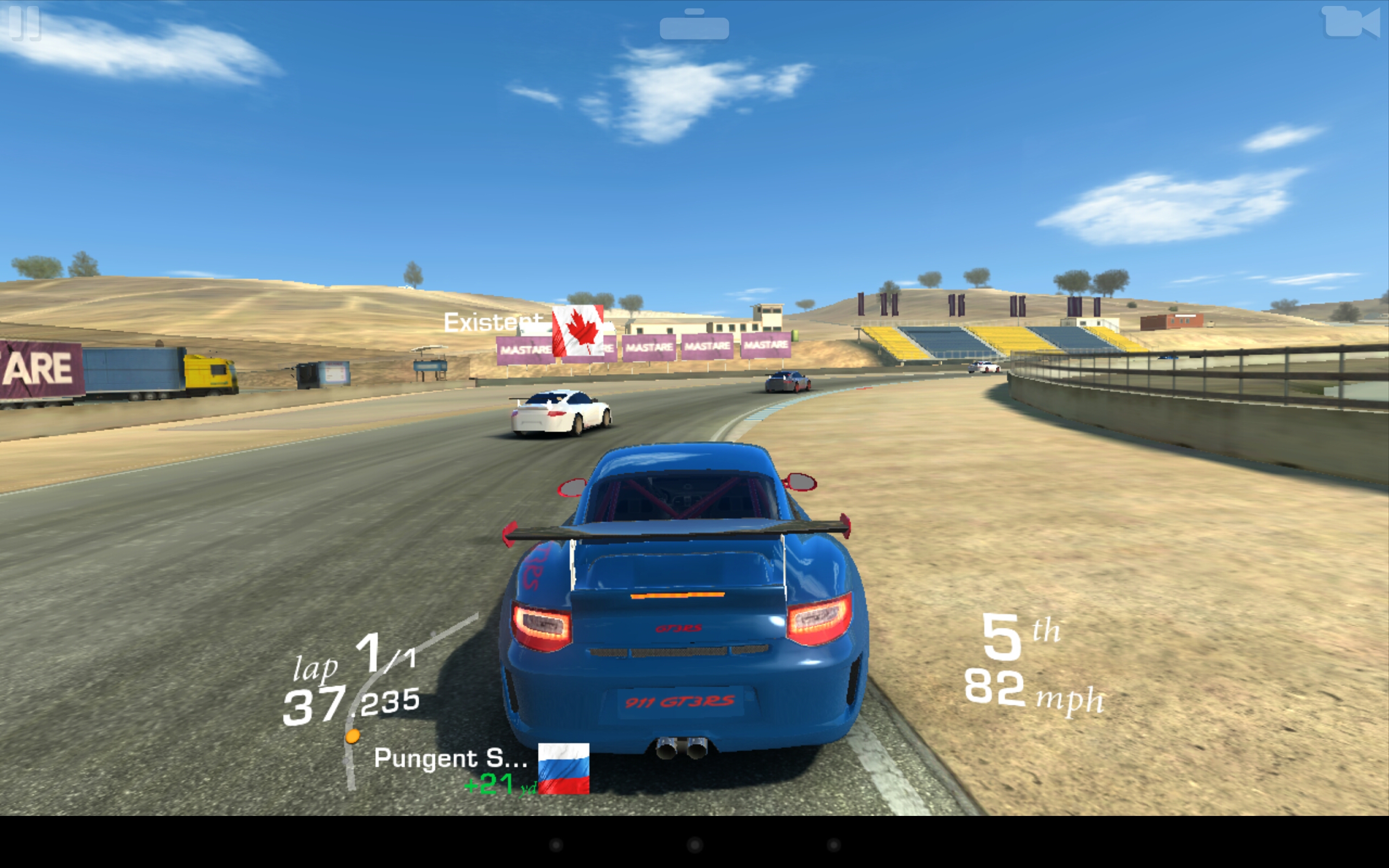The width and height of the screenshot is (1389, 868).
Task: Pause the race
Action: coord(24,23)
